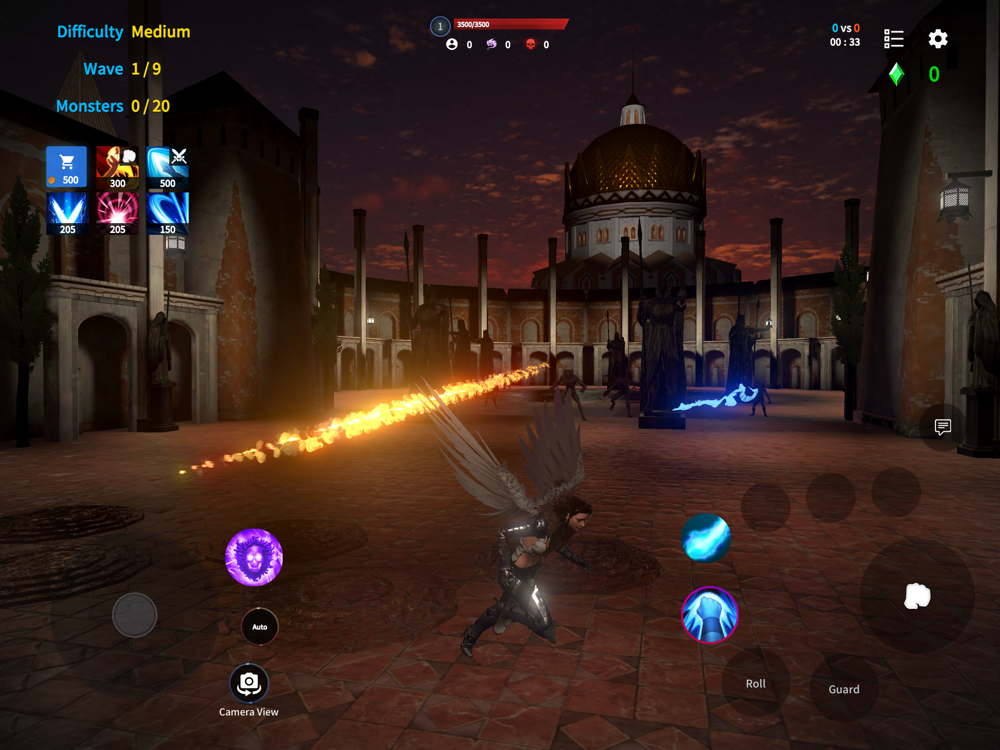The width and height of the screenshot is (1000, 750).
Task: Use the blue energy wave skill
Action: (706, 538)
